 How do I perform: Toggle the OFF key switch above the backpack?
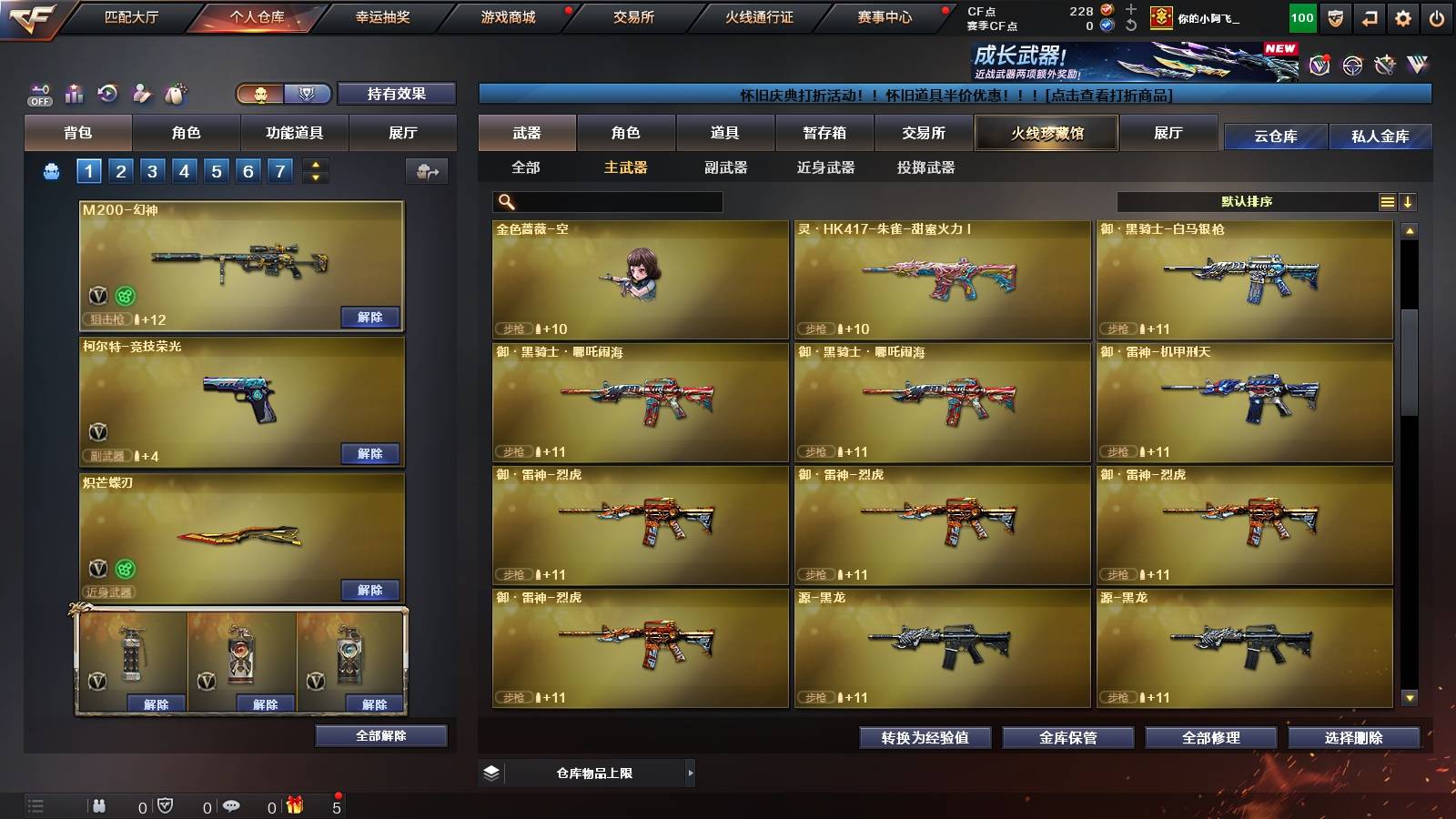(x=38, y=94)
